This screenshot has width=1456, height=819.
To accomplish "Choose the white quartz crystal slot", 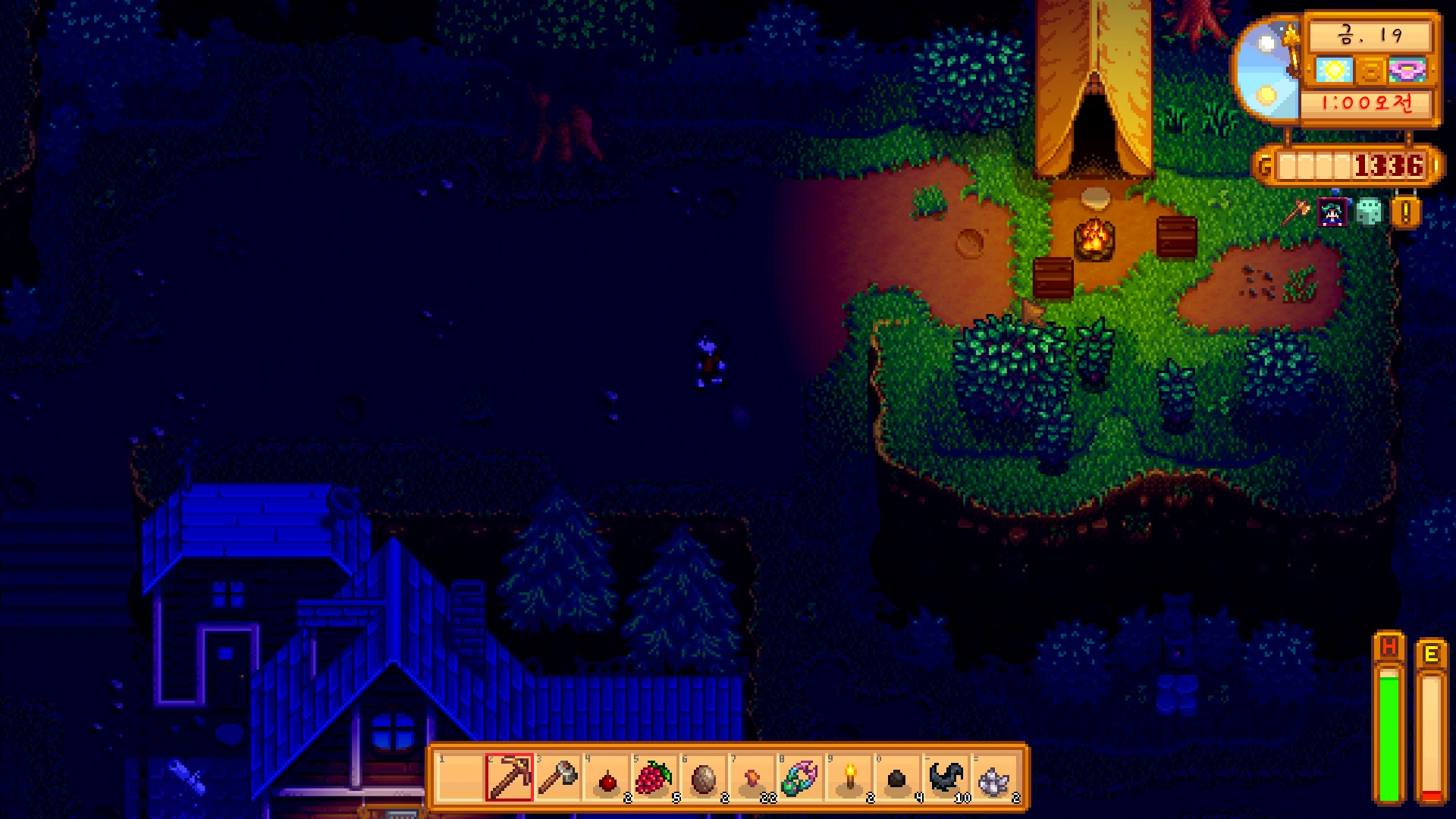I will coord(994,779).
